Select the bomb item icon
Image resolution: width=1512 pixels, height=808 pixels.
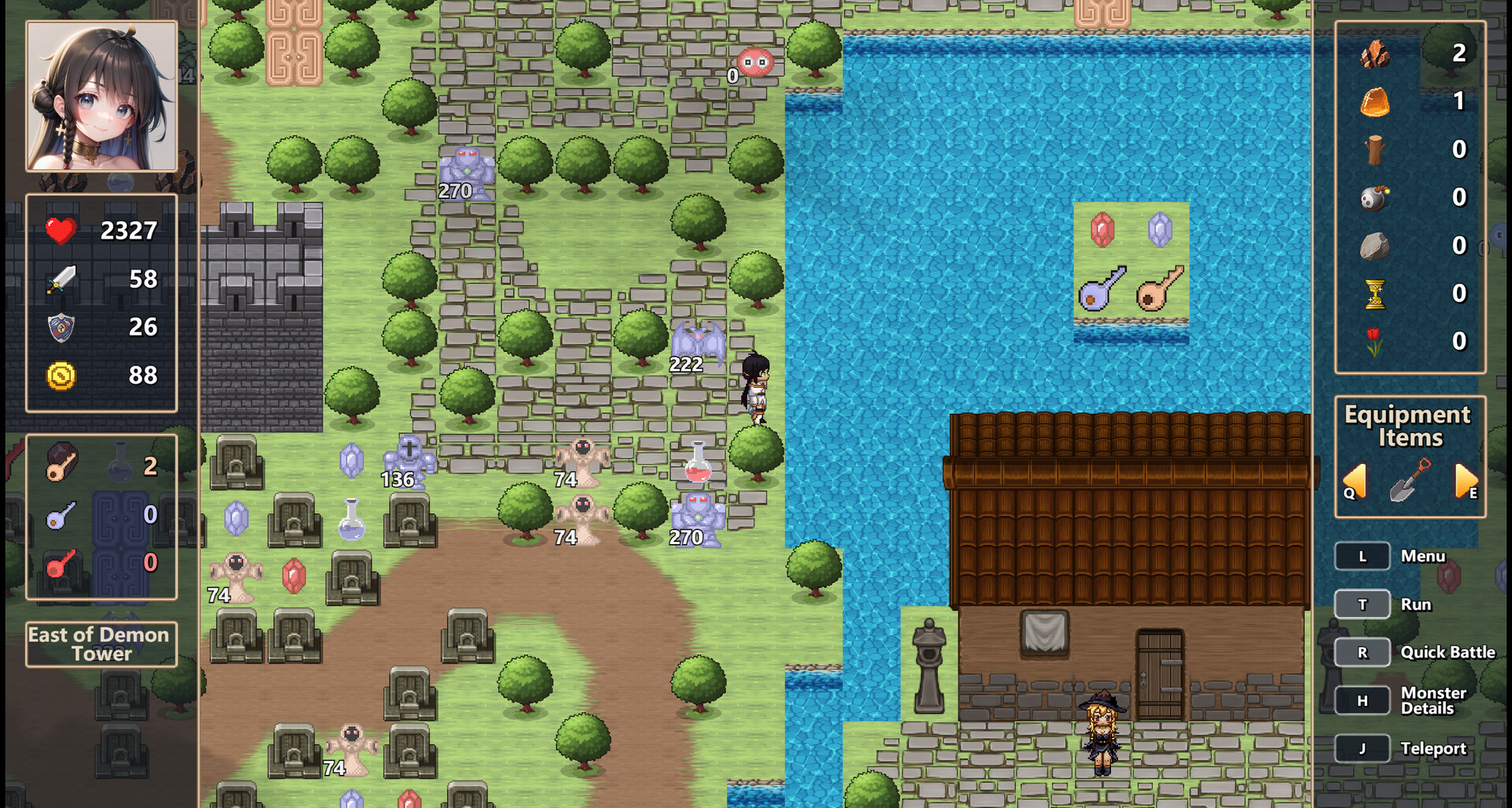coord(1373,198)
